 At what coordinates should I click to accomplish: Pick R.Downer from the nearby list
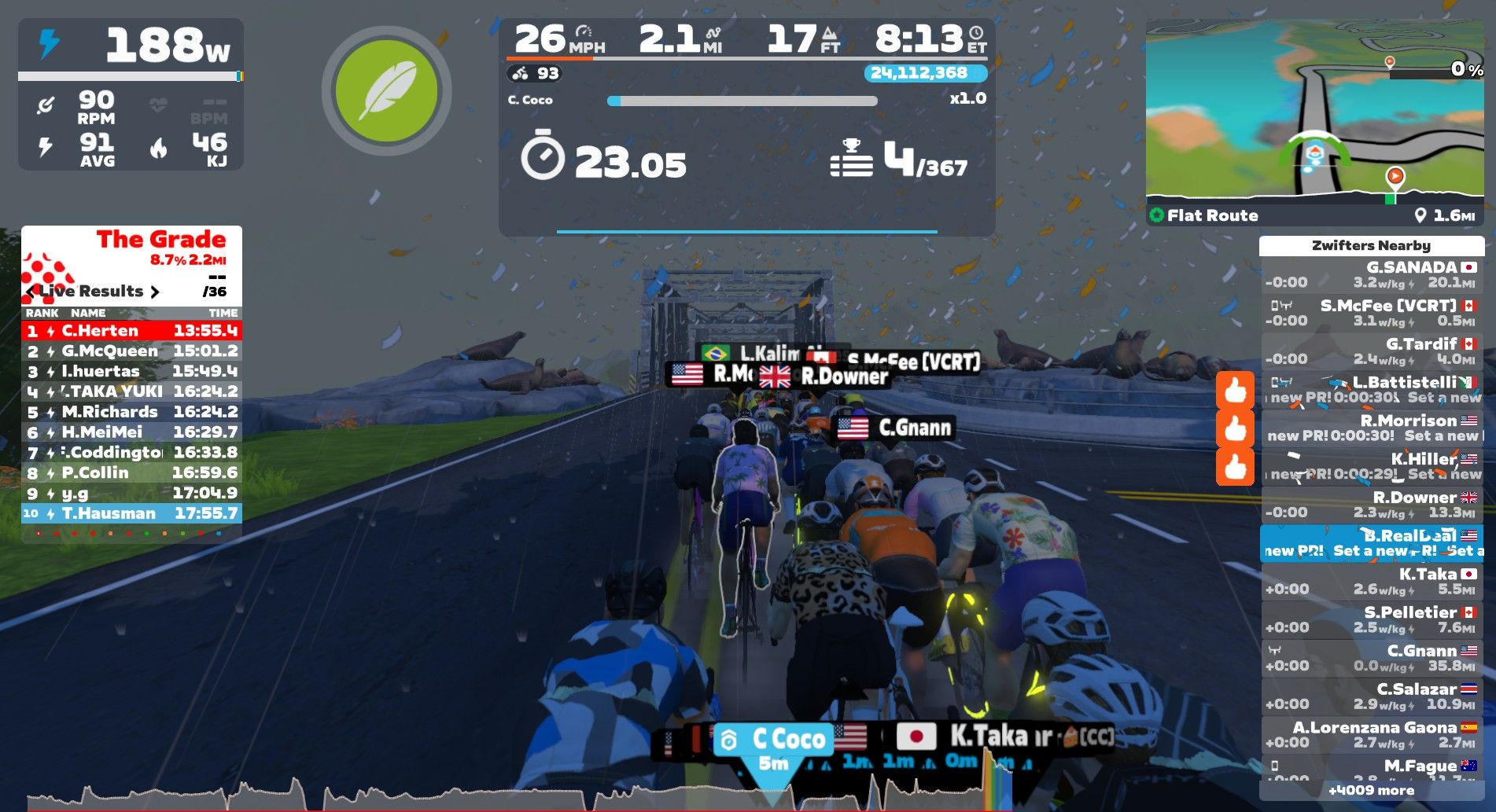(1372, 505)
